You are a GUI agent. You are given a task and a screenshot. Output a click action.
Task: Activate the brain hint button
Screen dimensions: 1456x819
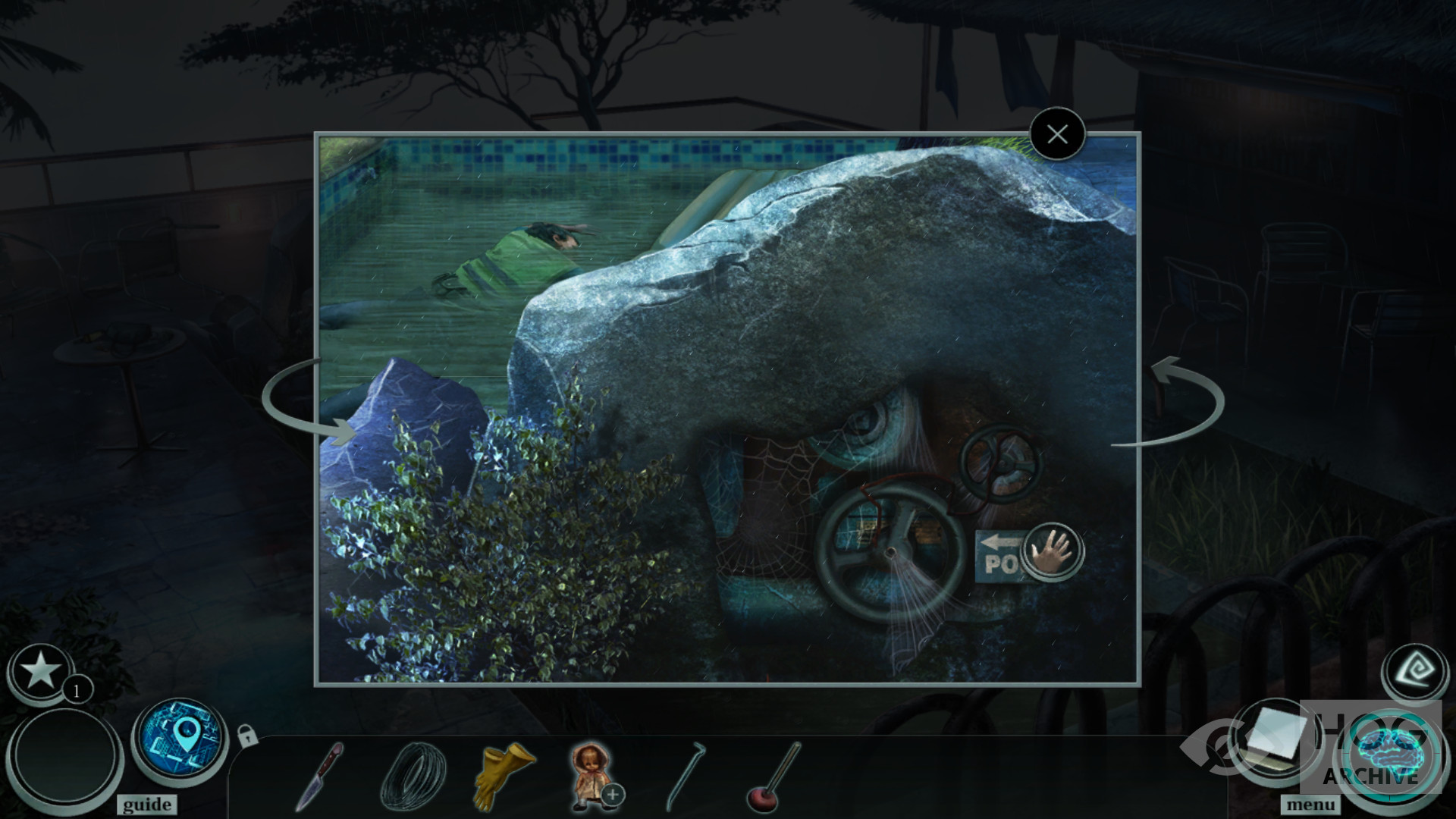pos(1389,755)
